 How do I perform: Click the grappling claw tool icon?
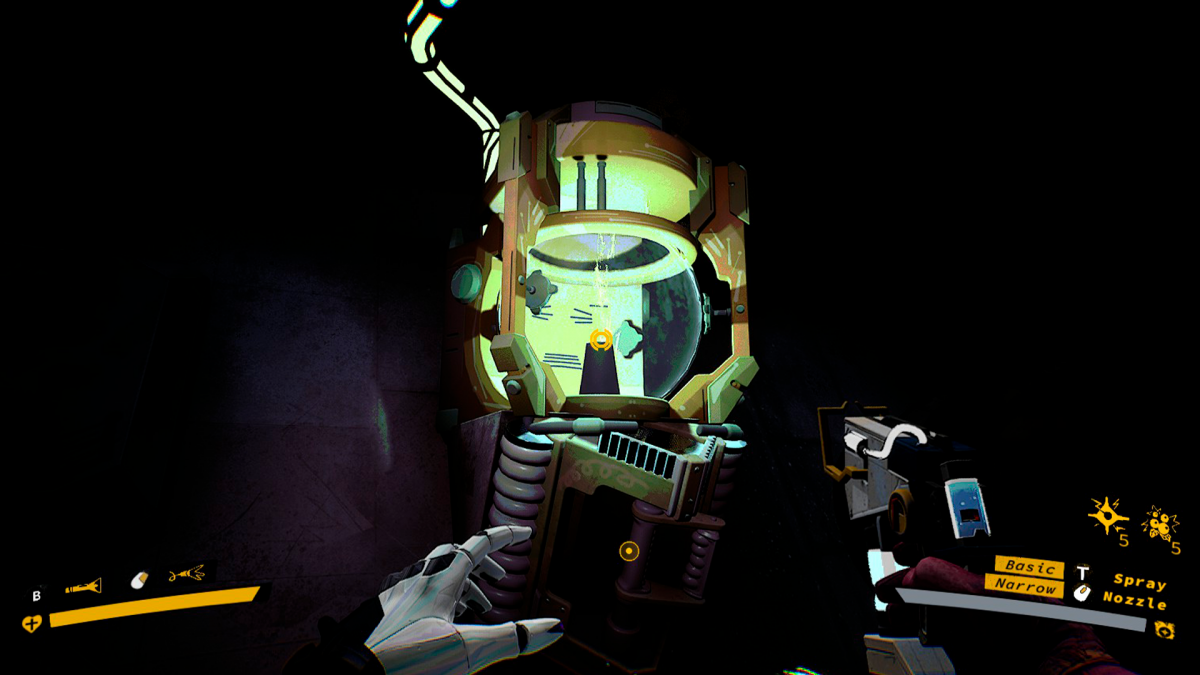click(186, 574)
